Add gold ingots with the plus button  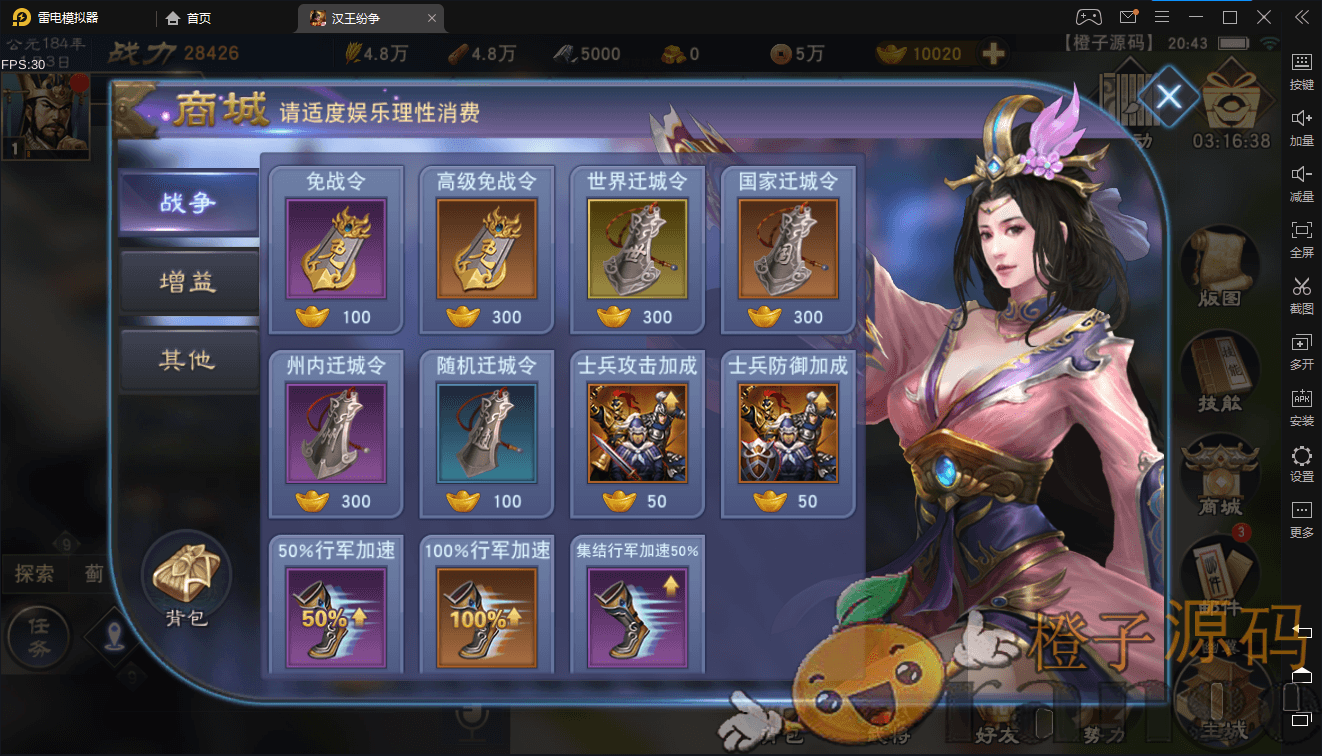click(993, 54)
